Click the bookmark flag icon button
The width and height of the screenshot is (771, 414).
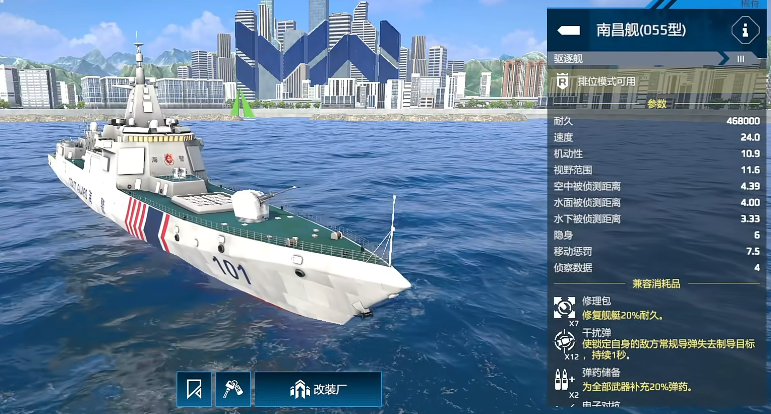click(x=195, y=389)
